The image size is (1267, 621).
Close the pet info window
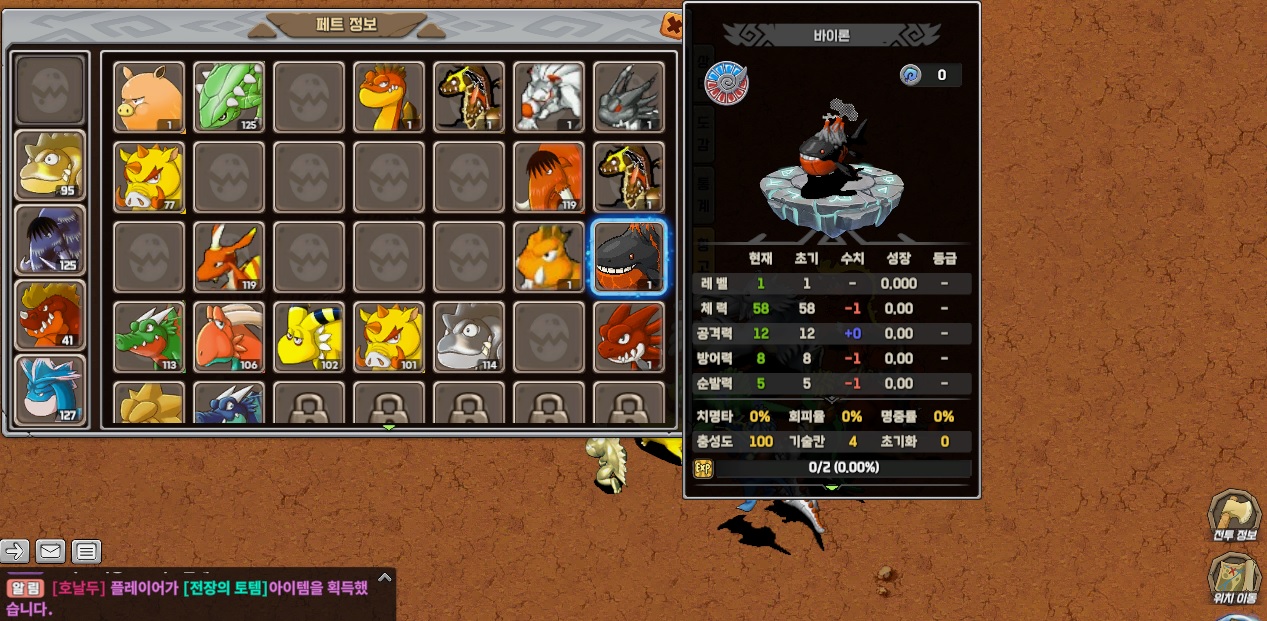[673, 26]
